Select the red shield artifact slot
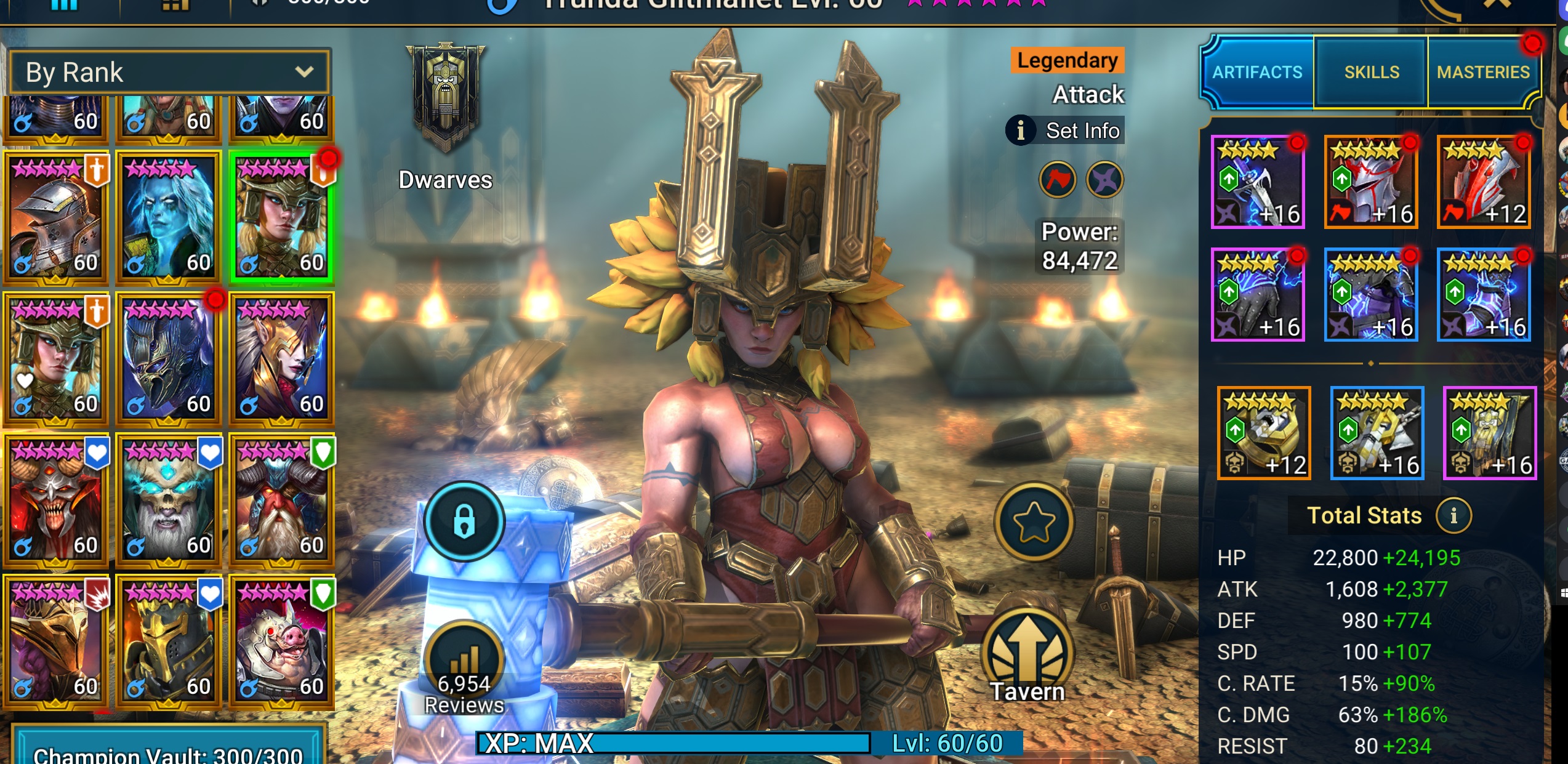This screenshot has width=1568, height=764. 1484,182
